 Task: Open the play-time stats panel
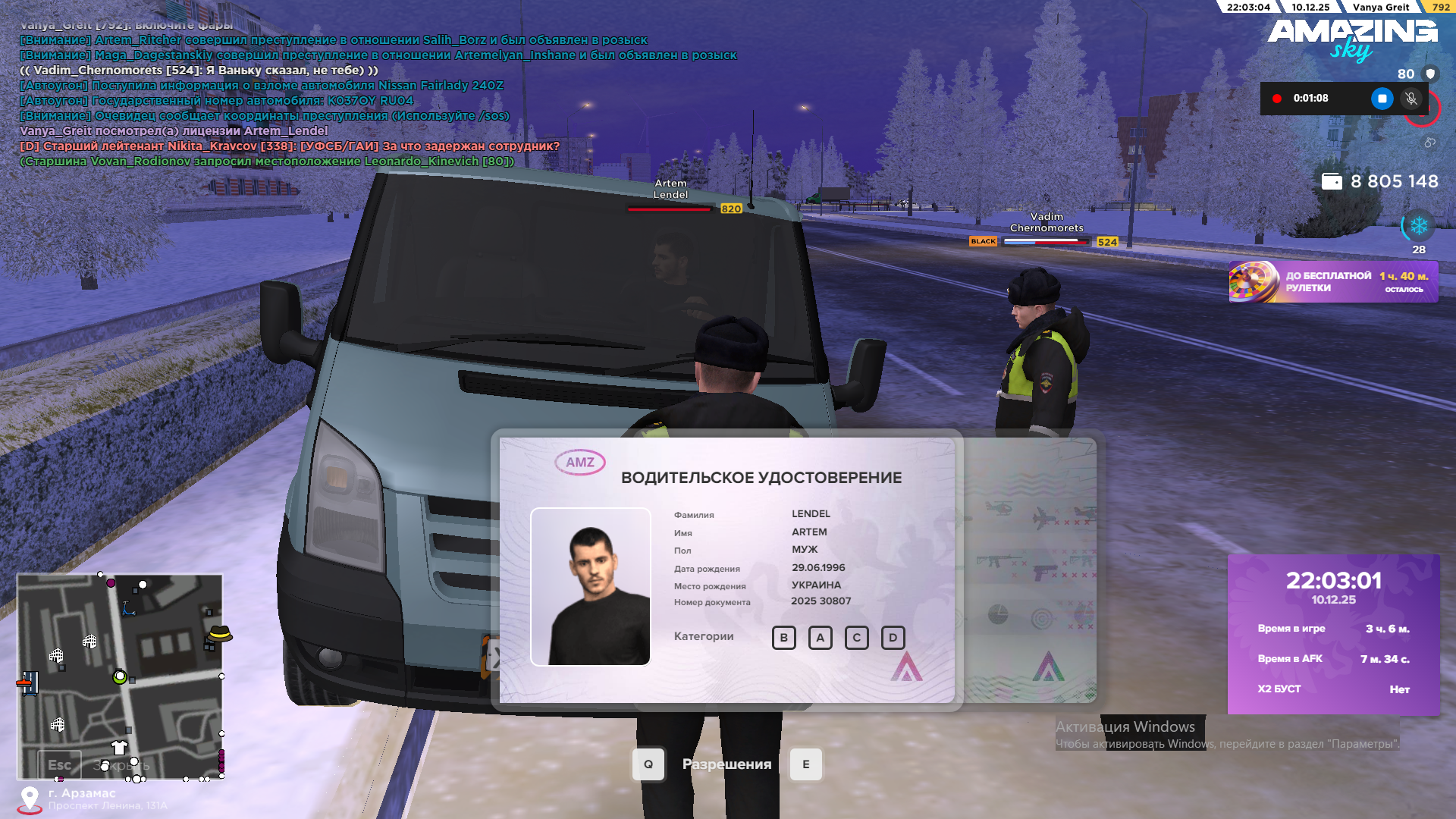coord(1333,634)
